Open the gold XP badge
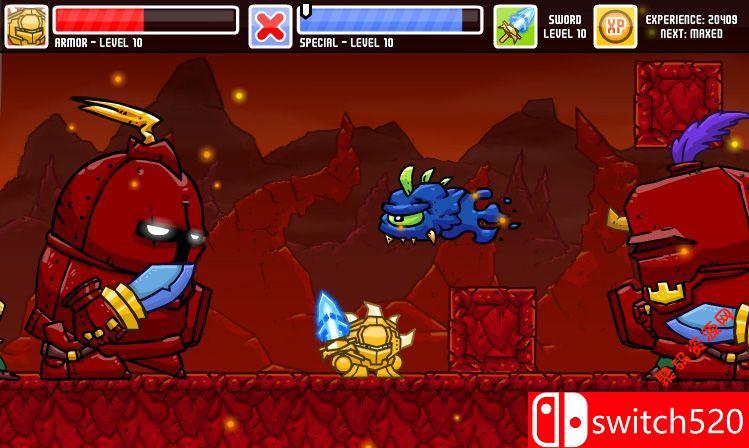 coord(615,26)
